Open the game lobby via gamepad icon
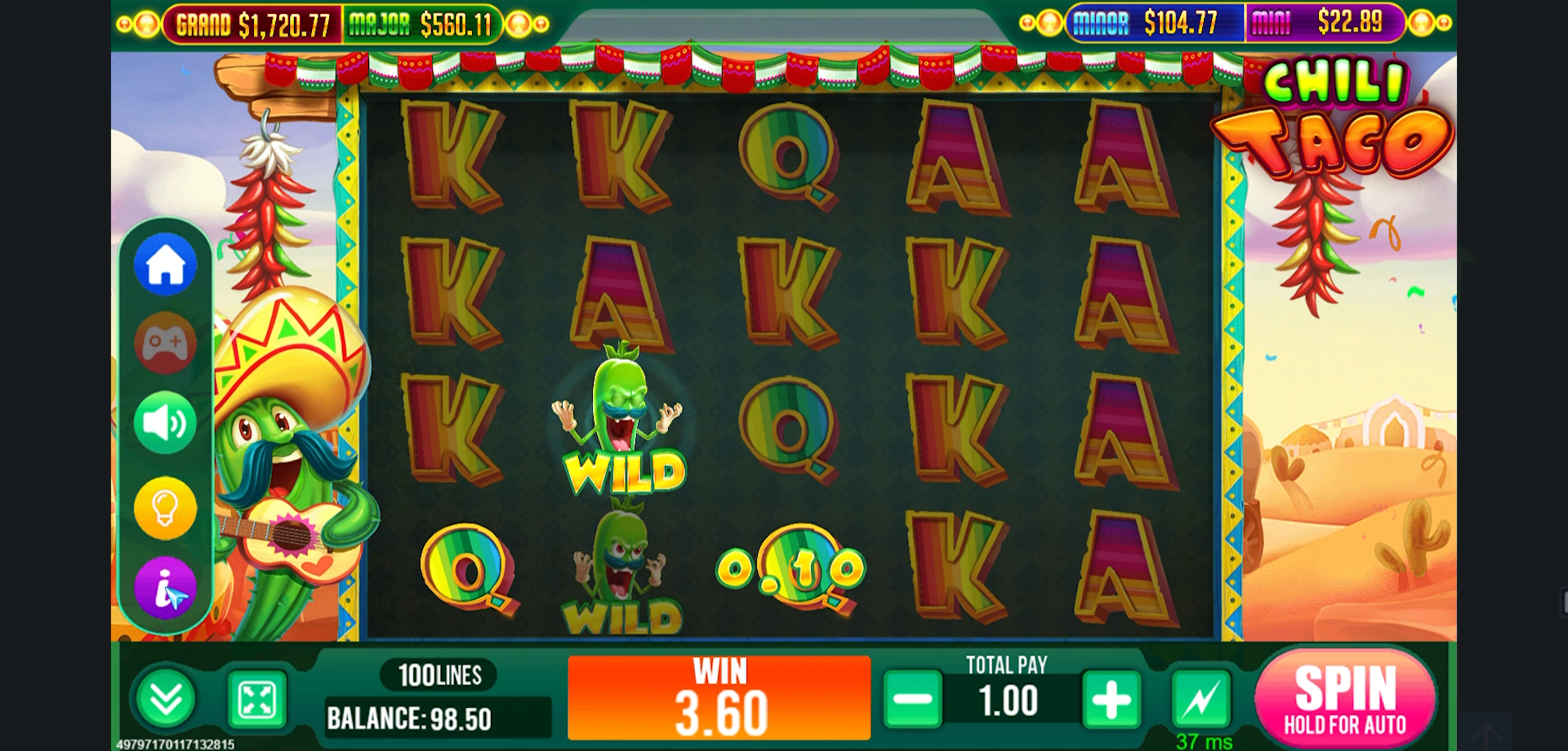 (165, 343)
